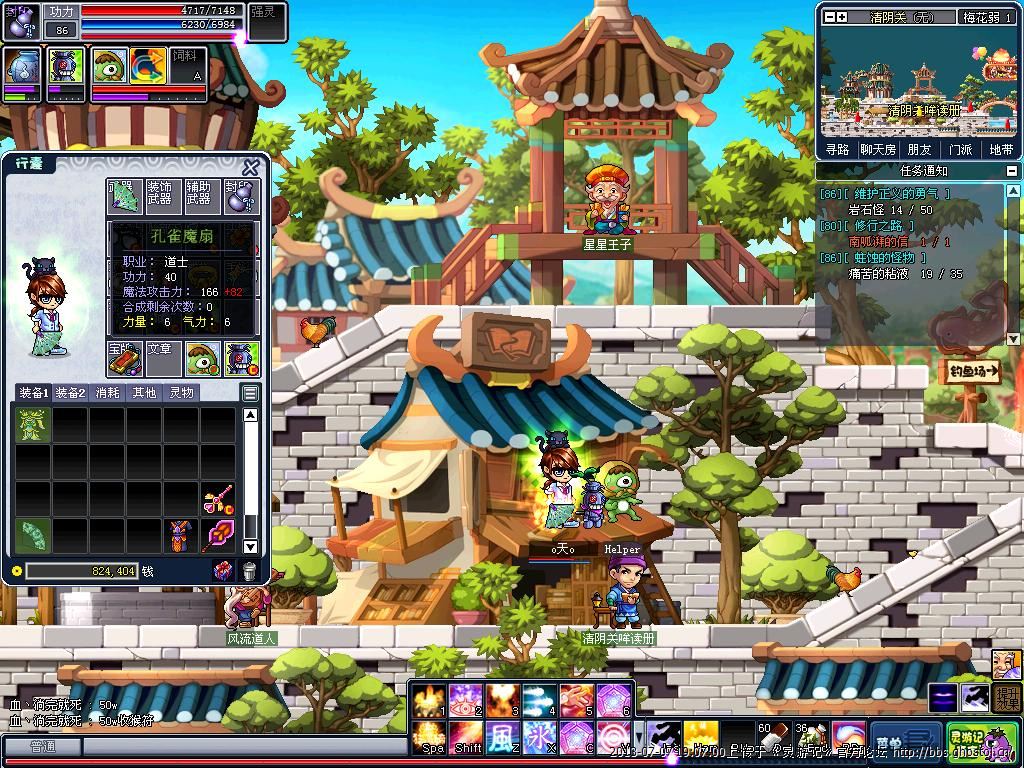Open the 门派 guild panel

click(960, 149)
